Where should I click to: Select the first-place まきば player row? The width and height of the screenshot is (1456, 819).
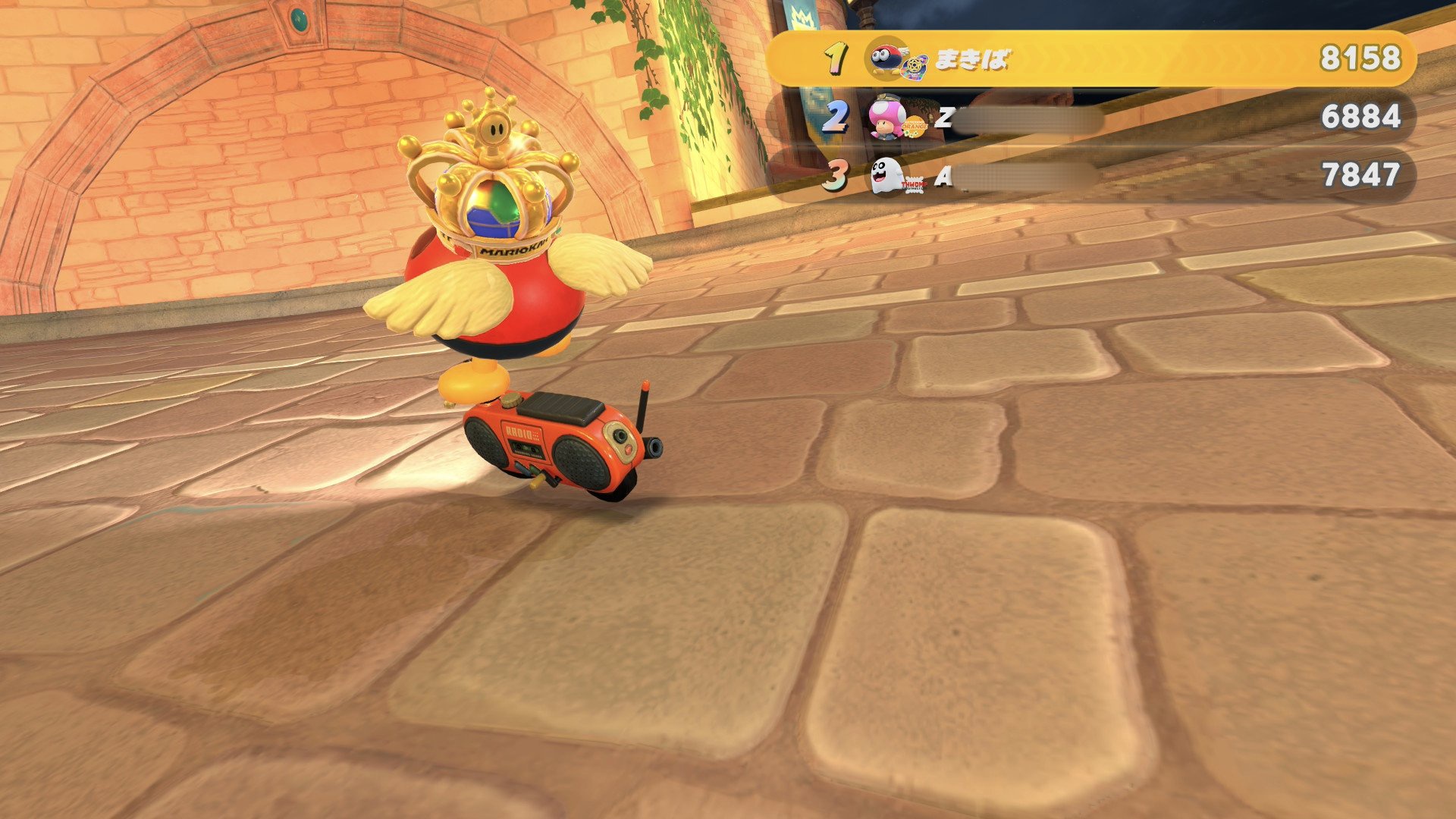1090,58
